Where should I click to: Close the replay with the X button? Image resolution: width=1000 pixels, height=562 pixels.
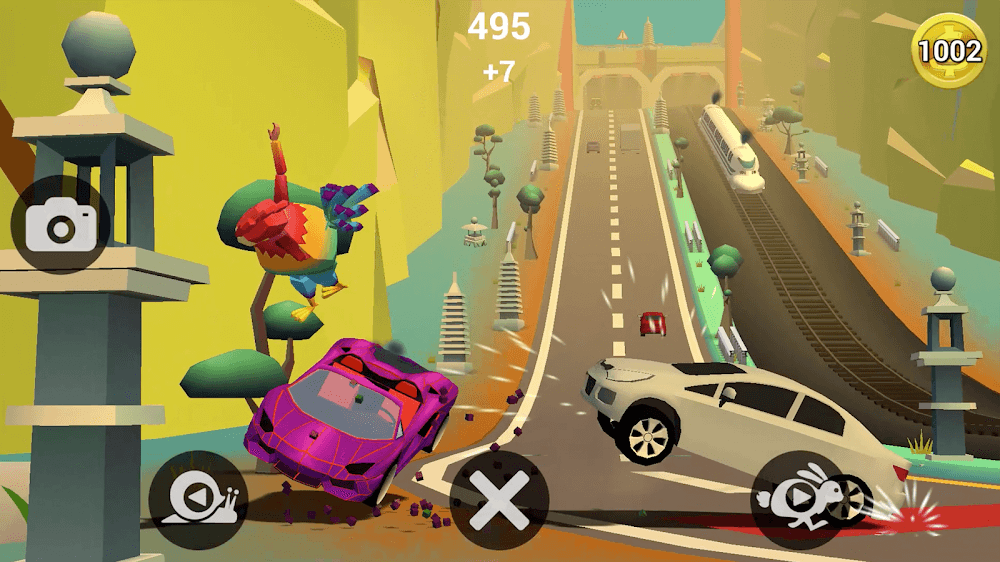click(499, 500)
